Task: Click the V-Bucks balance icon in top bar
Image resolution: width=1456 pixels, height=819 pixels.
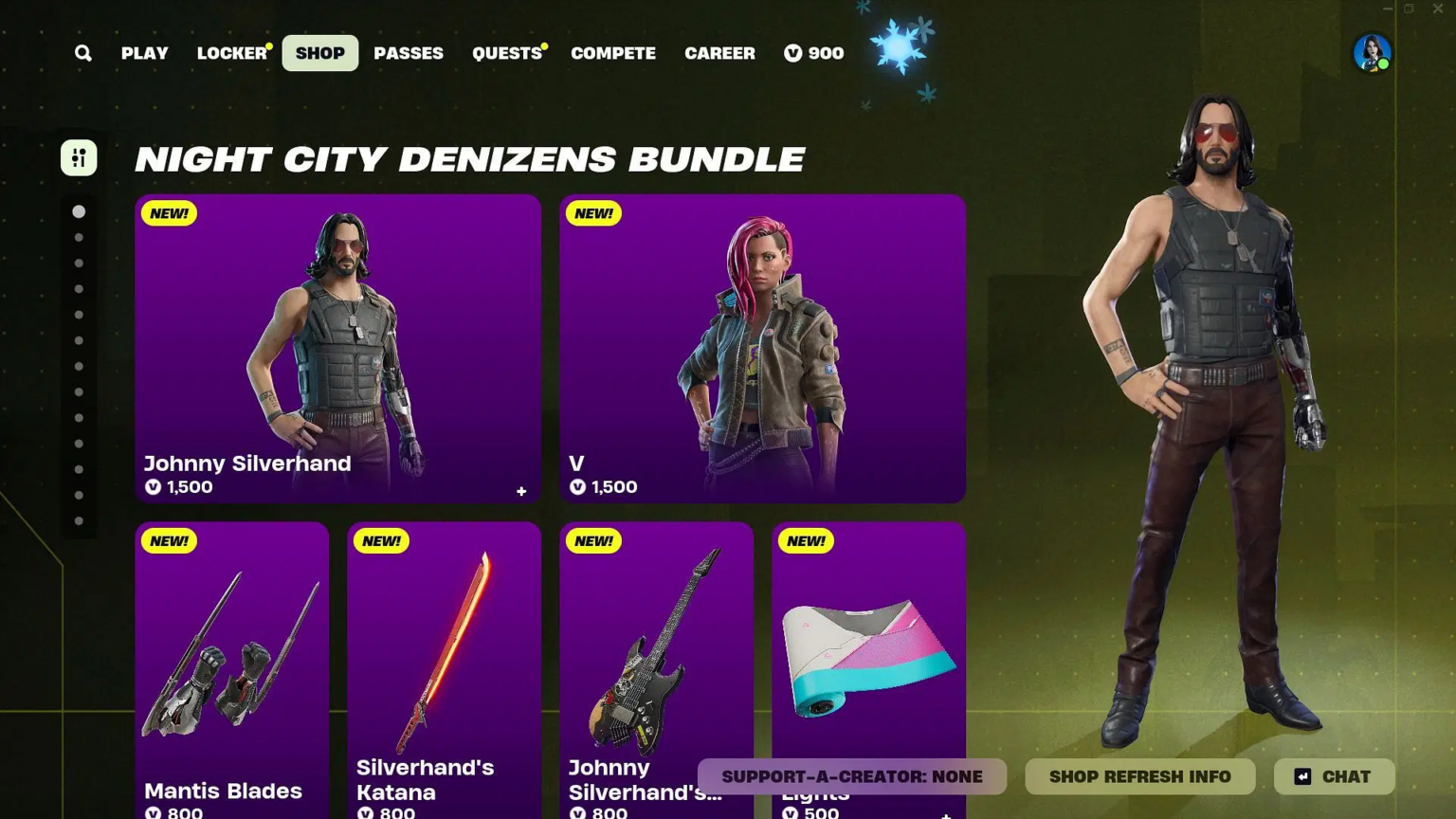Action: [x=792, y=53]
